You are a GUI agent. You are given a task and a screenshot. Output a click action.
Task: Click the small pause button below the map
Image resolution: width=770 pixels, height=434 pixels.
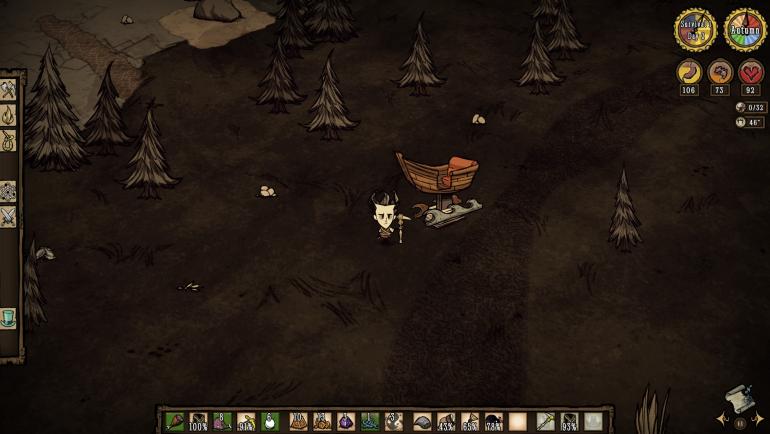(x=740, y=423)
